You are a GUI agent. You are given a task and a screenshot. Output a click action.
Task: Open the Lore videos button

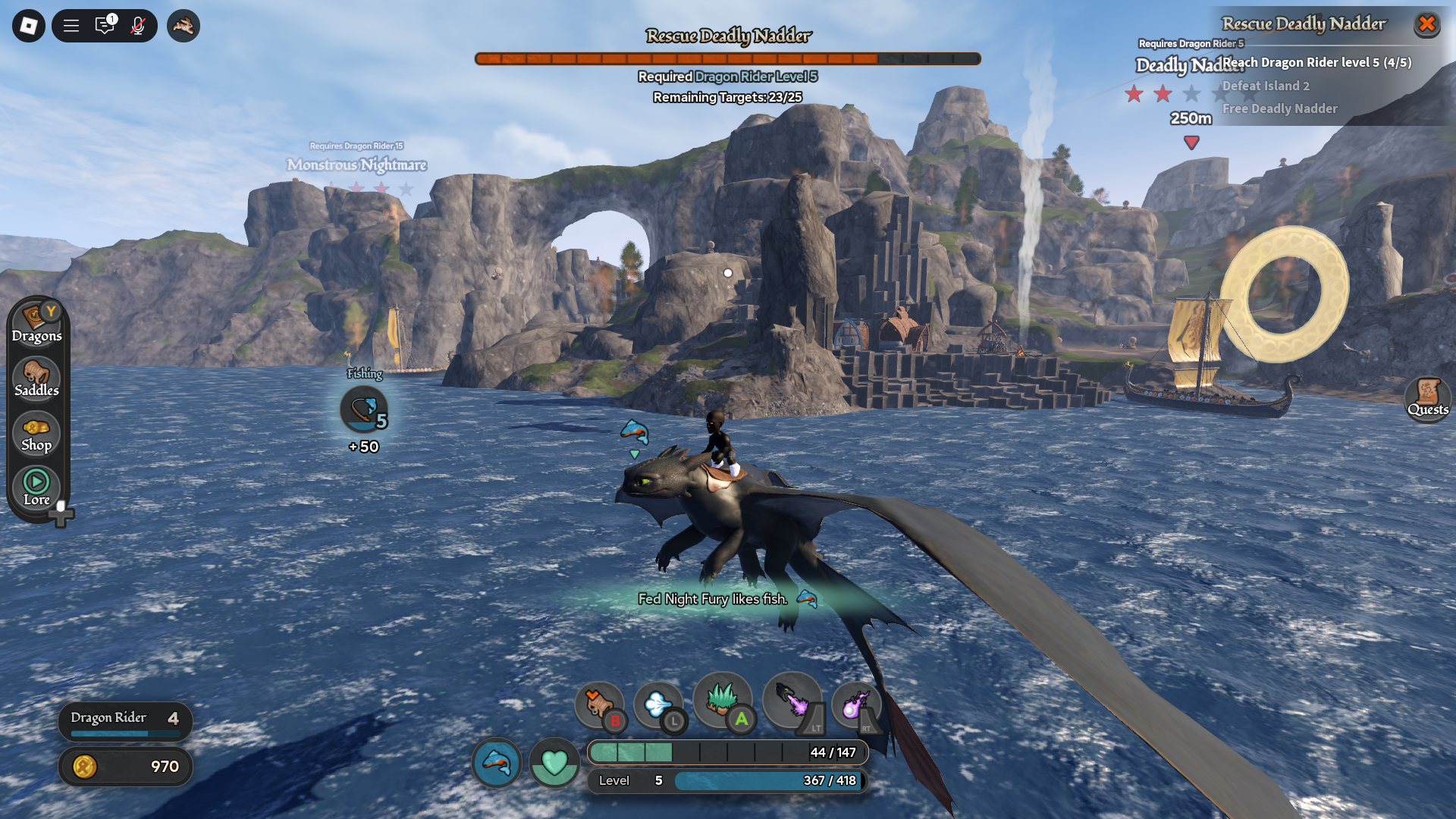(x=36, y=488)
